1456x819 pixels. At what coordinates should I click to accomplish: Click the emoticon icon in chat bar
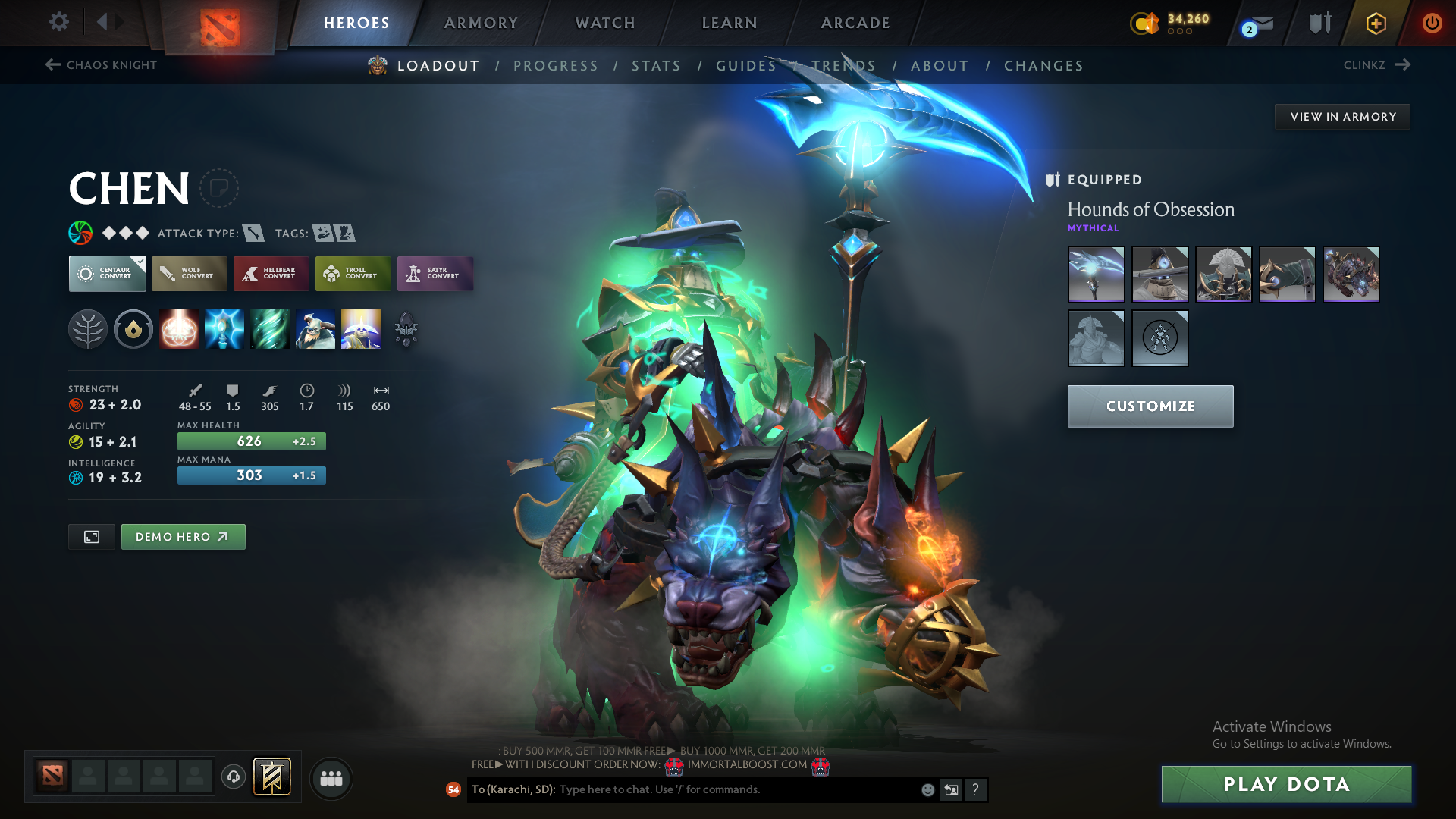pos(927,789)
